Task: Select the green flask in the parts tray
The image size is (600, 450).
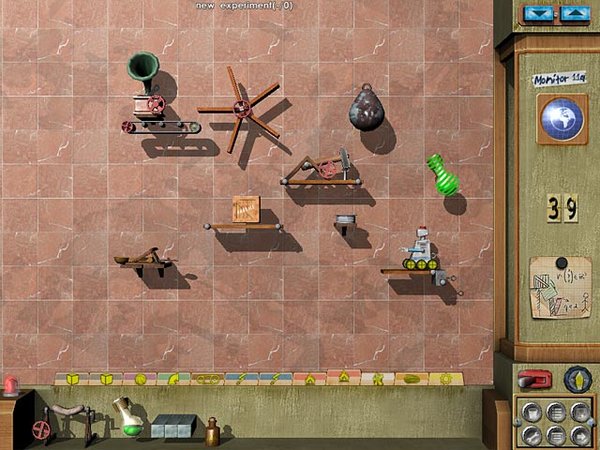Action: tap(127, 416)
